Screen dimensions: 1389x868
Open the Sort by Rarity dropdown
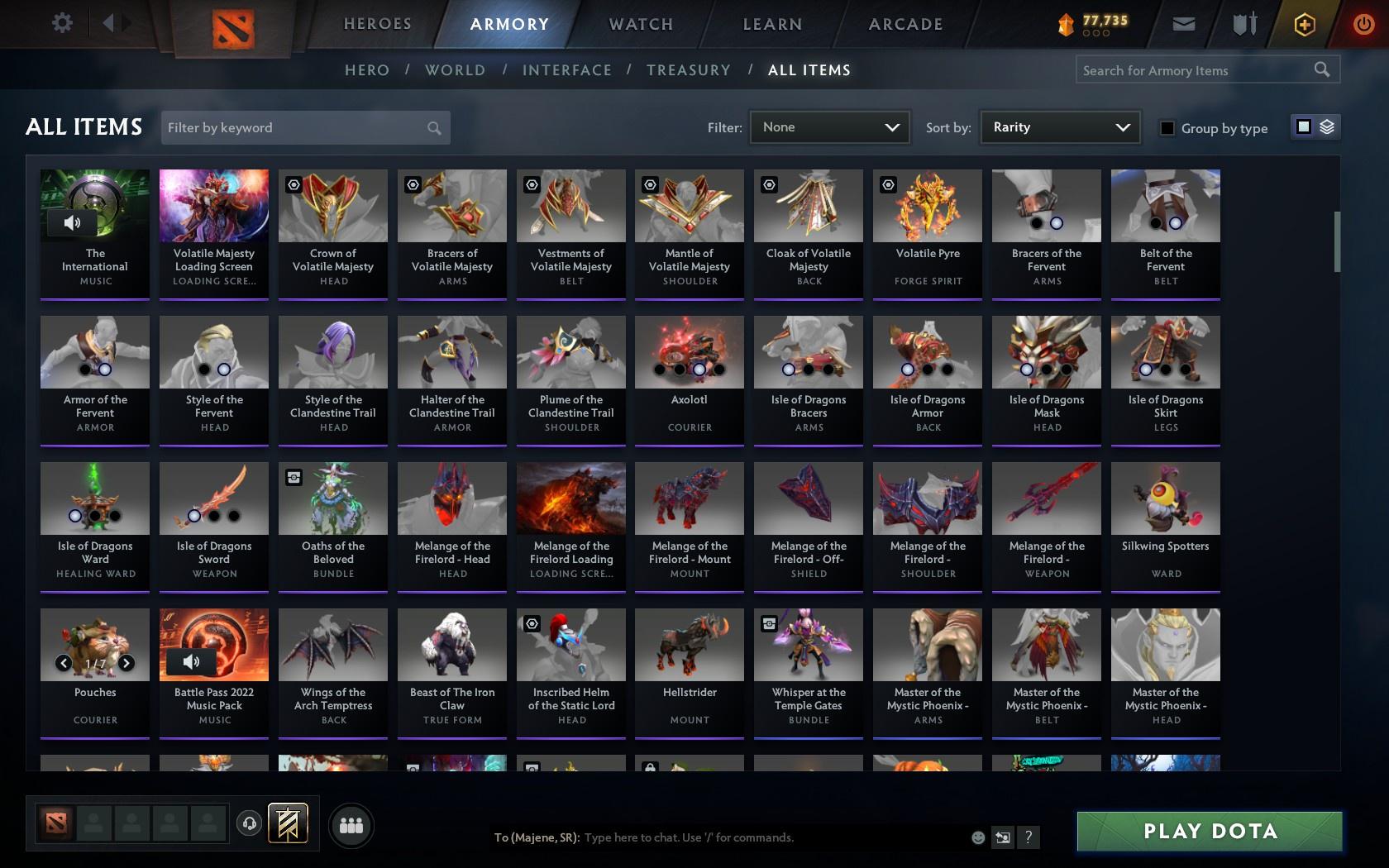coord(1059,126)
